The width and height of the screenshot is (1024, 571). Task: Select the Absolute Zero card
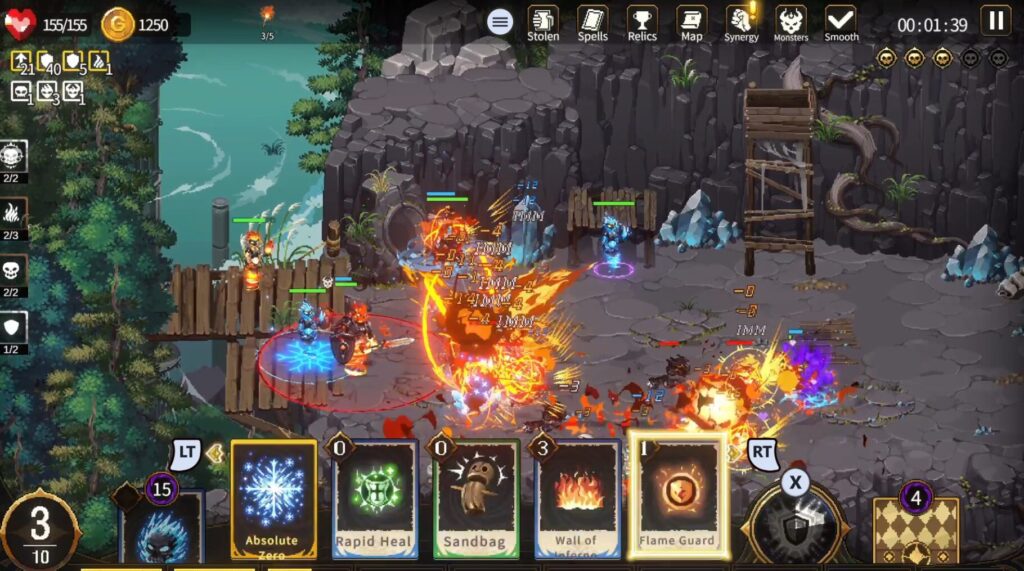click(273, 498)
